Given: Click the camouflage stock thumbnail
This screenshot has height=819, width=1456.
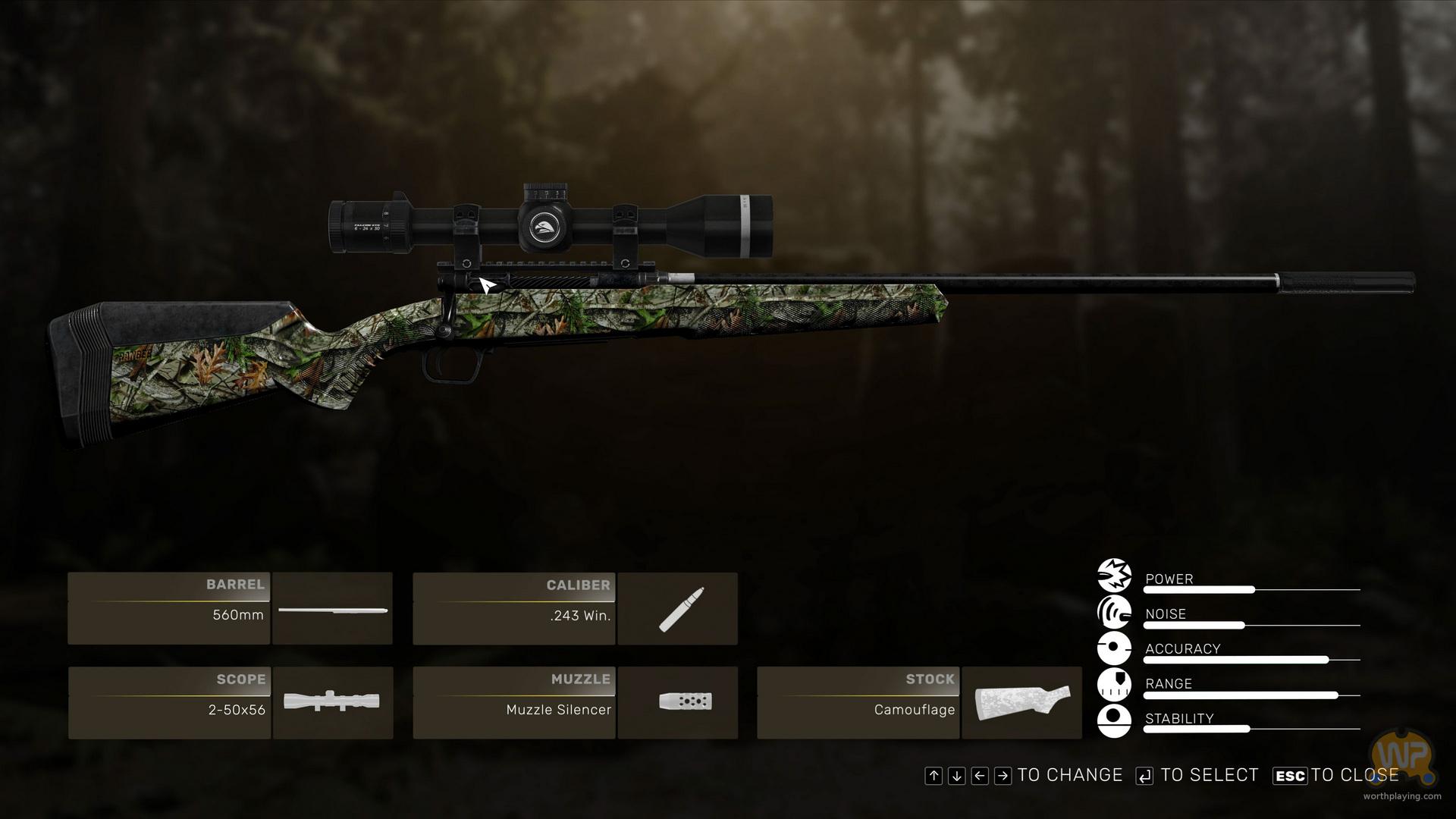Looking at the screenshot, I should pos(1021,703).
